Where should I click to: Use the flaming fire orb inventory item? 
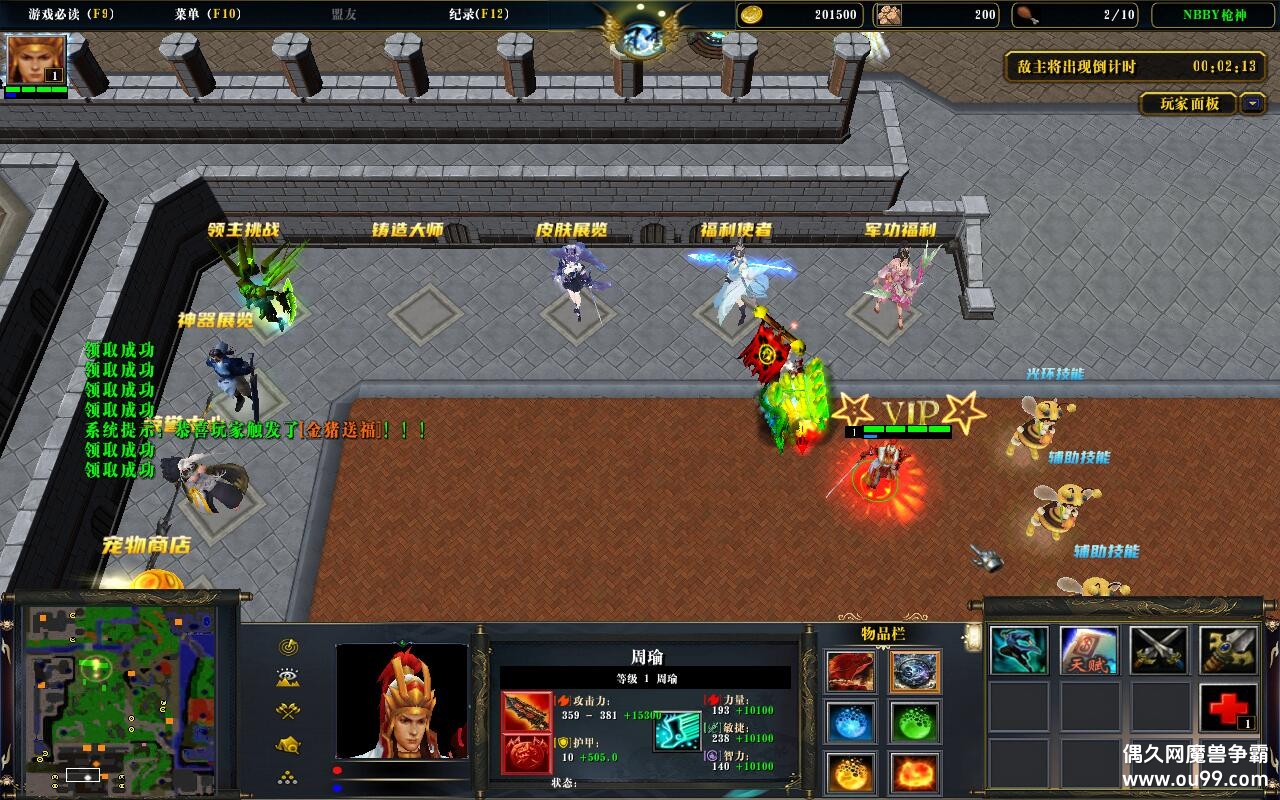(914, 773)
